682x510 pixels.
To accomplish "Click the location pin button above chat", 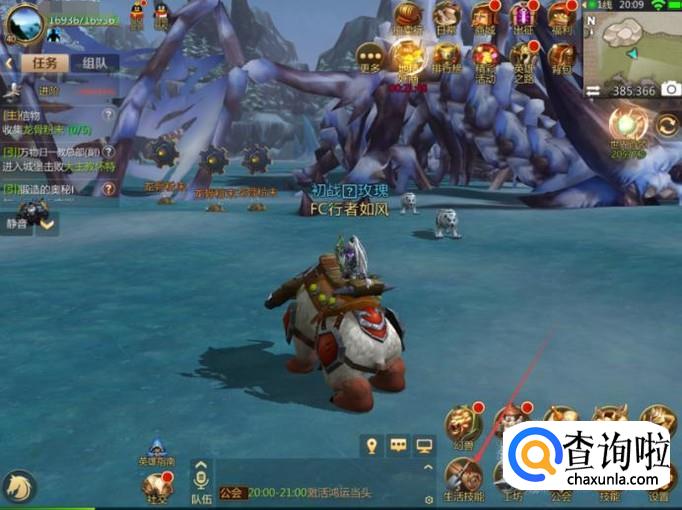I will (x=372, y=446).
